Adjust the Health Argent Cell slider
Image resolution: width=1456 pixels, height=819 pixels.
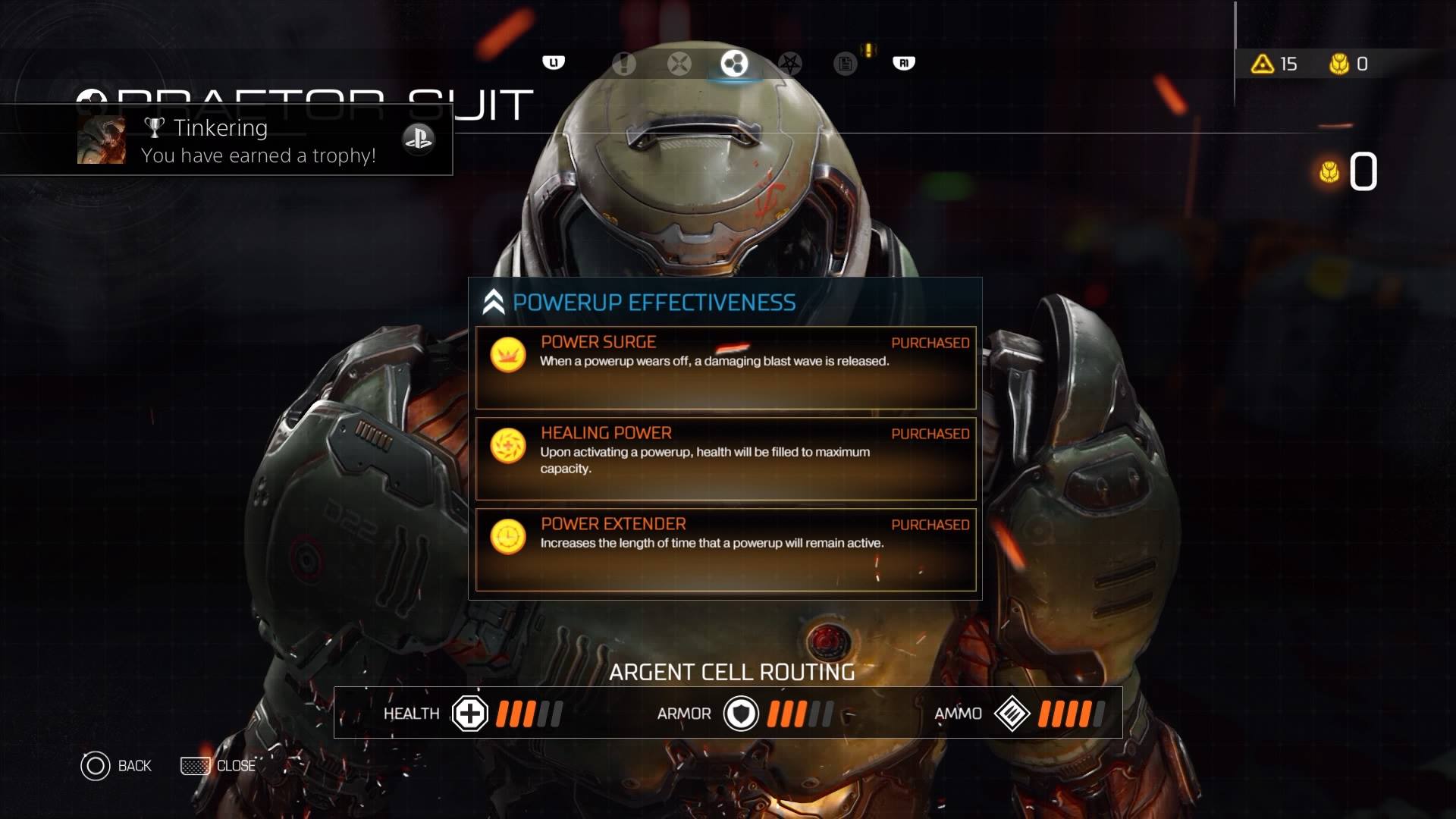tap(527, 714)
